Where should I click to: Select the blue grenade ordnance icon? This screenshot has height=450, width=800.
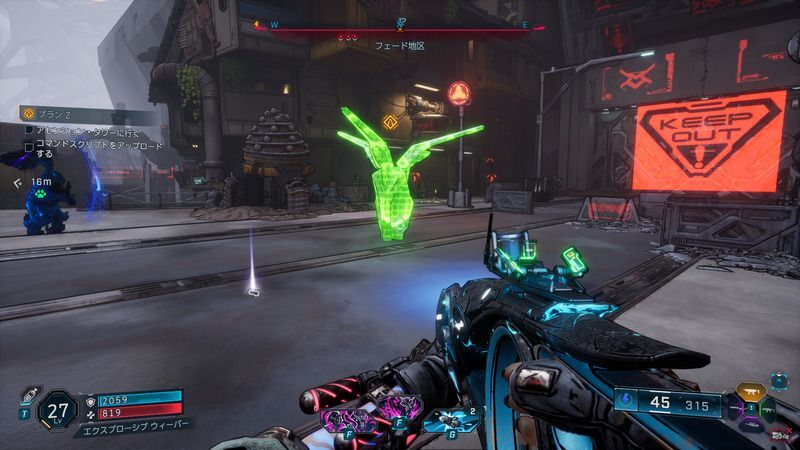tap(442, 420)
